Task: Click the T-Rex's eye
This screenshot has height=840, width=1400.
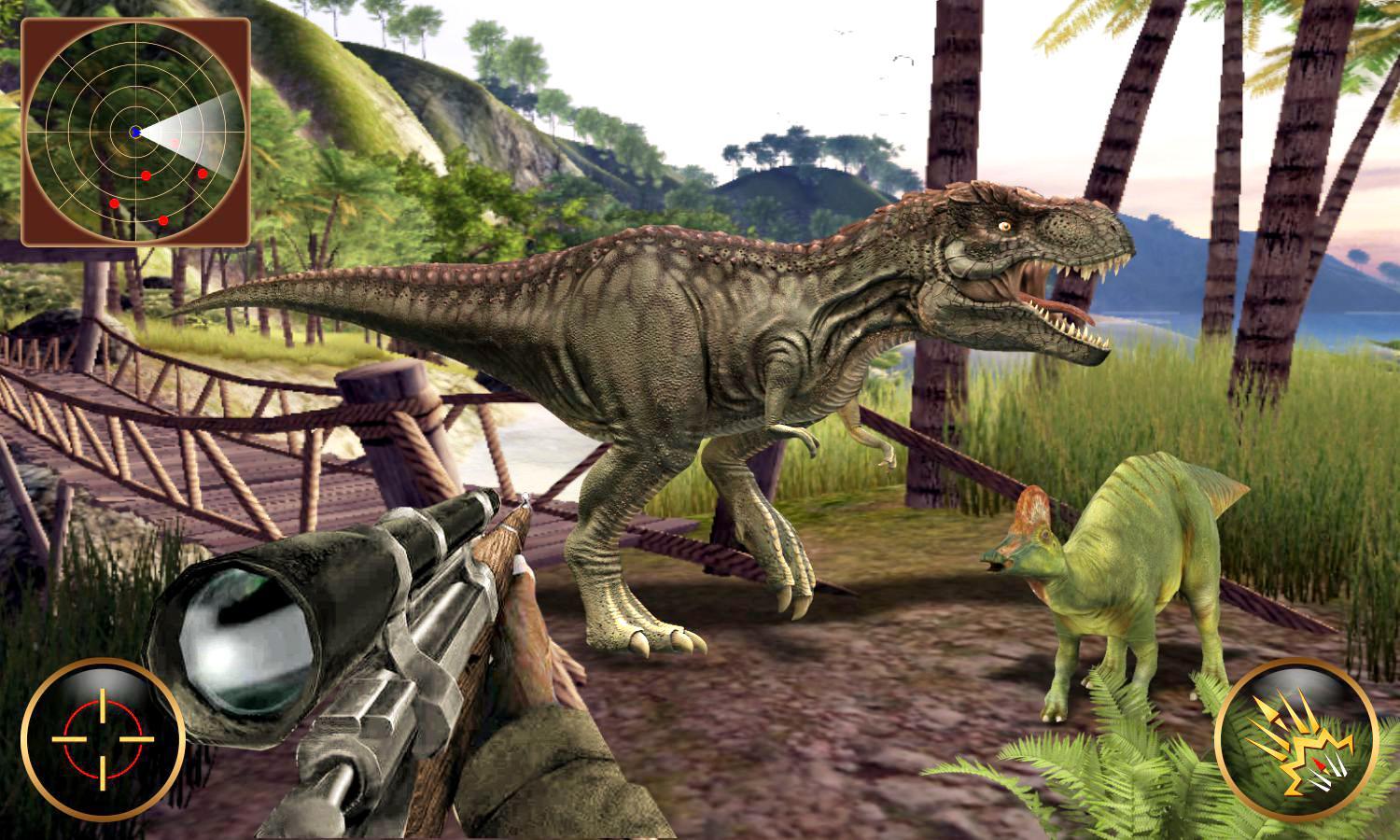Action: (1005, 225)
